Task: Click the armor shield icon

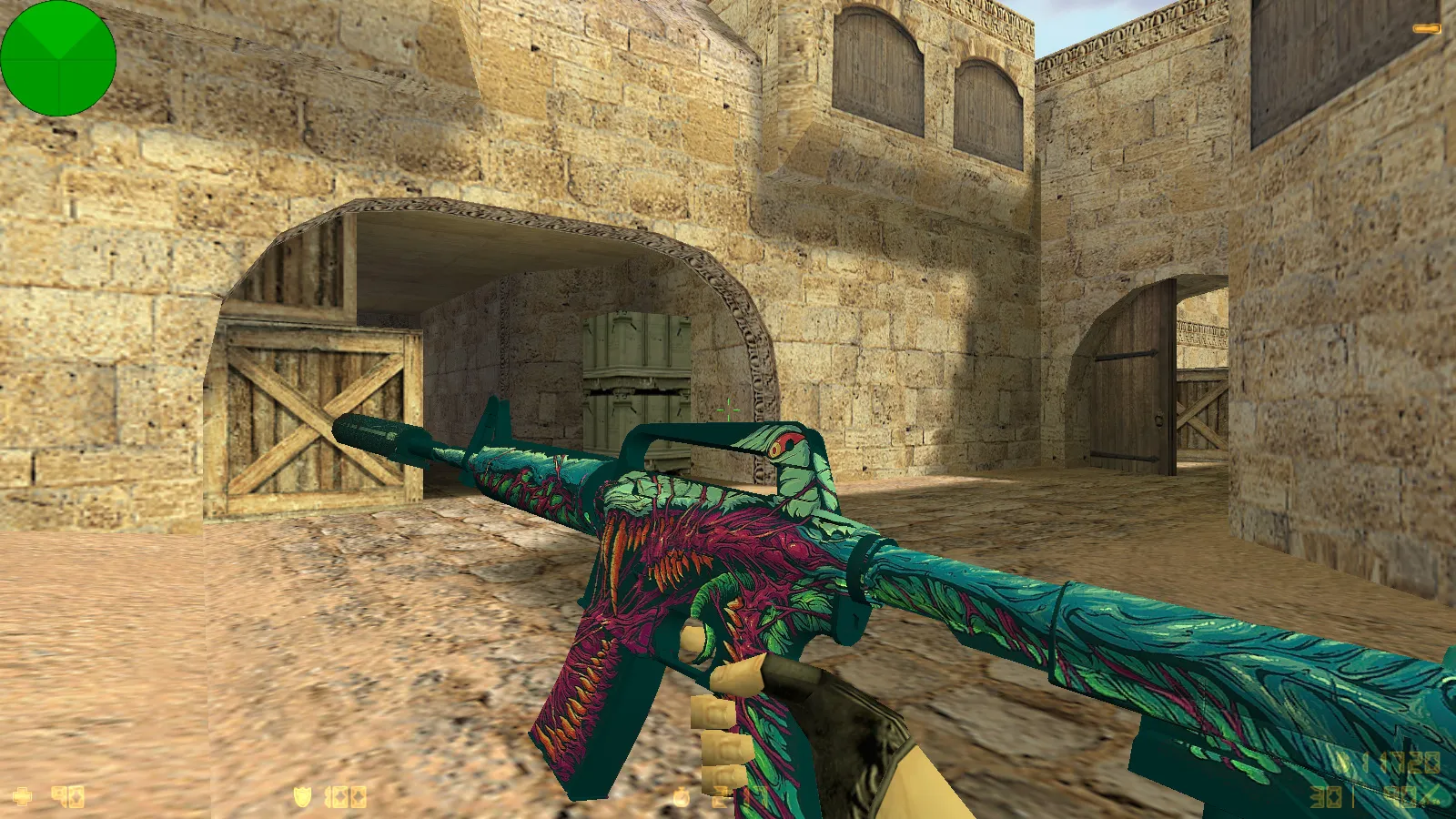Action: [302, 797]
